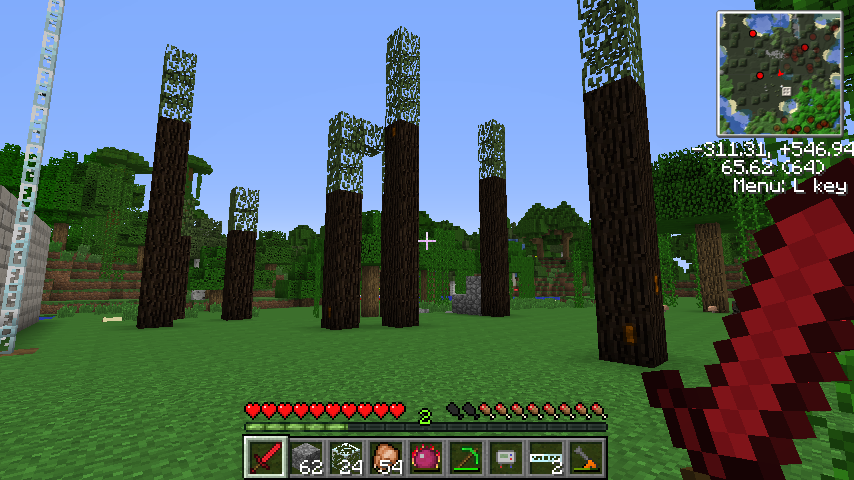The width and height of the screenshot is (854, 480).
Task: Select the gray device with screen slot
Action: [x=505, y=458]
